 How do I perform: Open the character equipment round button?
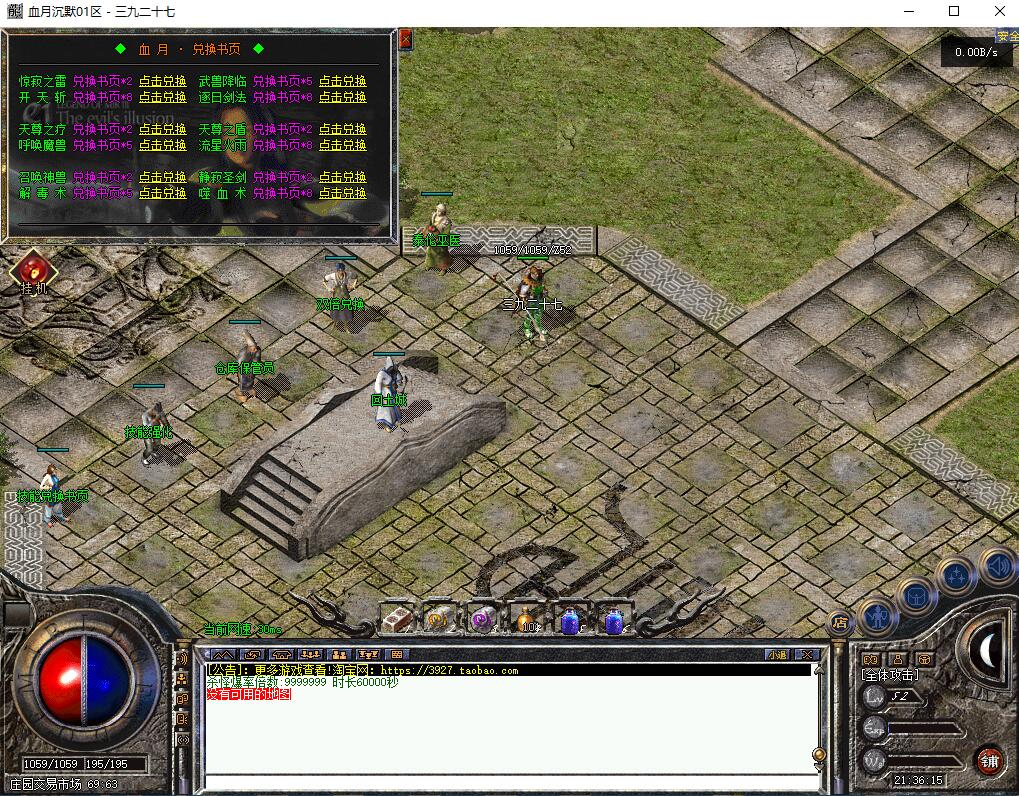(878, 617)
